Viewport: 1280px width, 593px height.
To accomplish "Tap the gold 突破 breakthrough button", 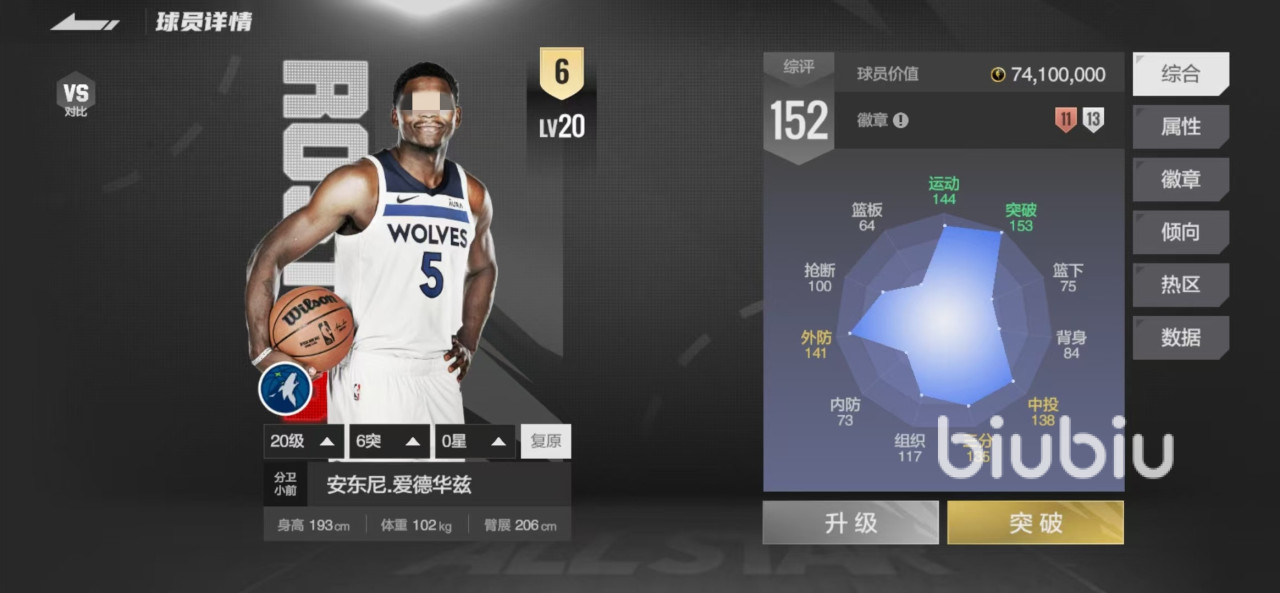I will click(1035, 523).
